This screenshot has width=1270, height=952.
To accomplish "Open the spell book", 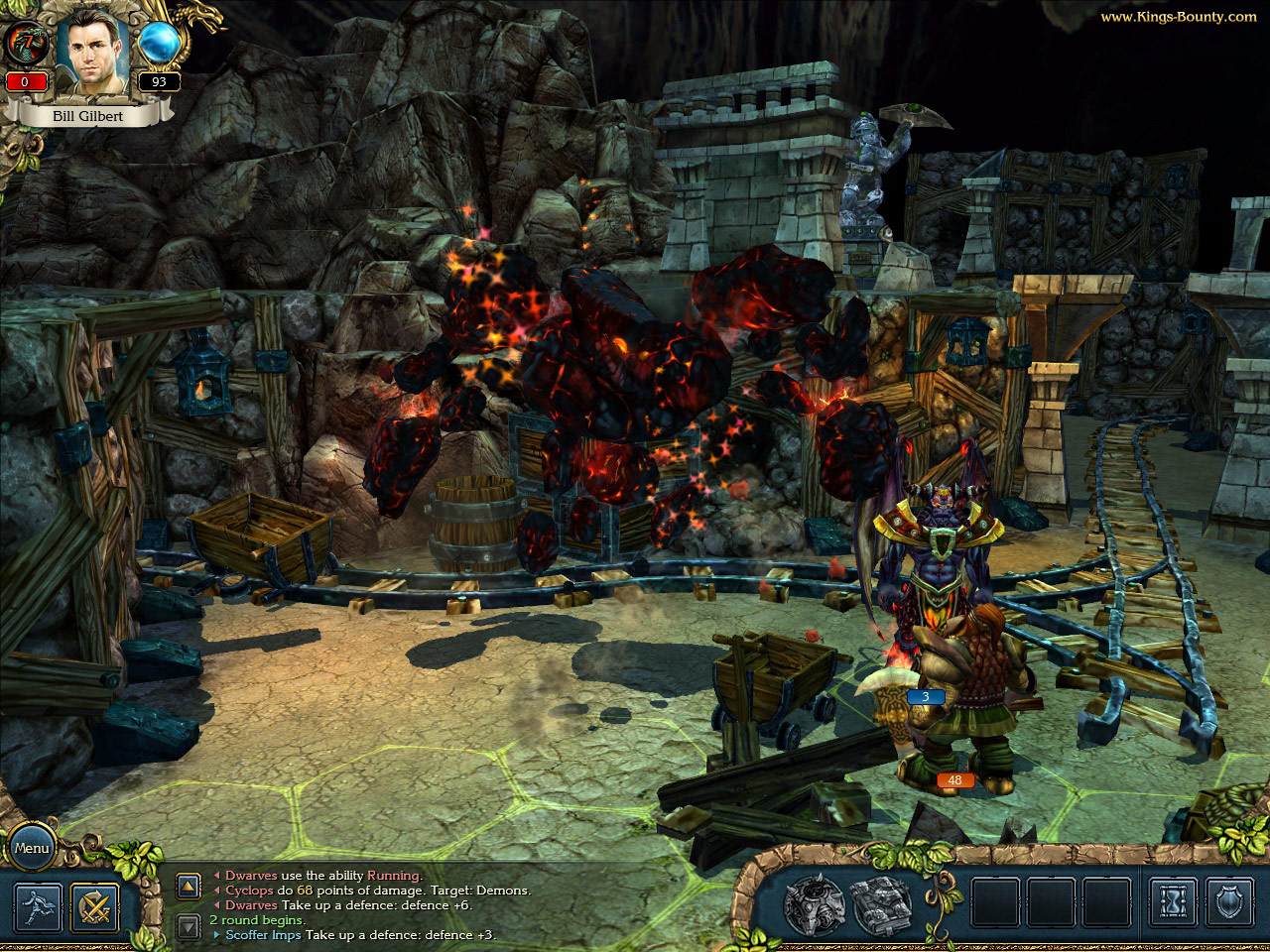I will [x=881, y=904].
